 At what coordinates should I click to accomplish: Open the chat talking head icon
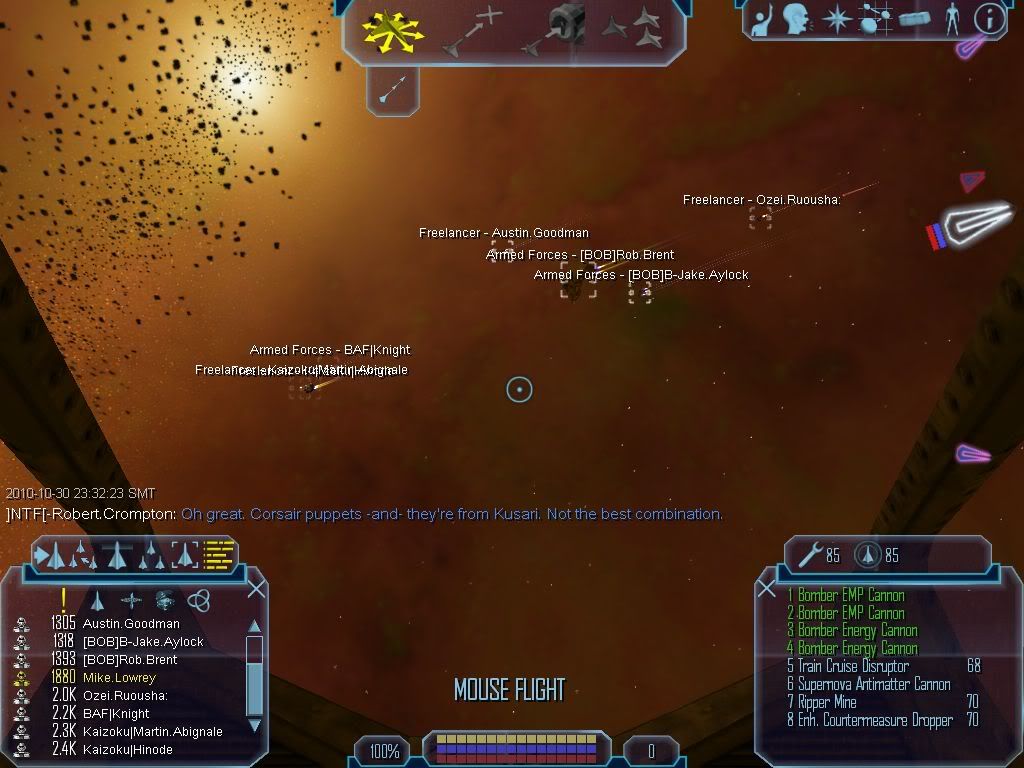[797, 17]
